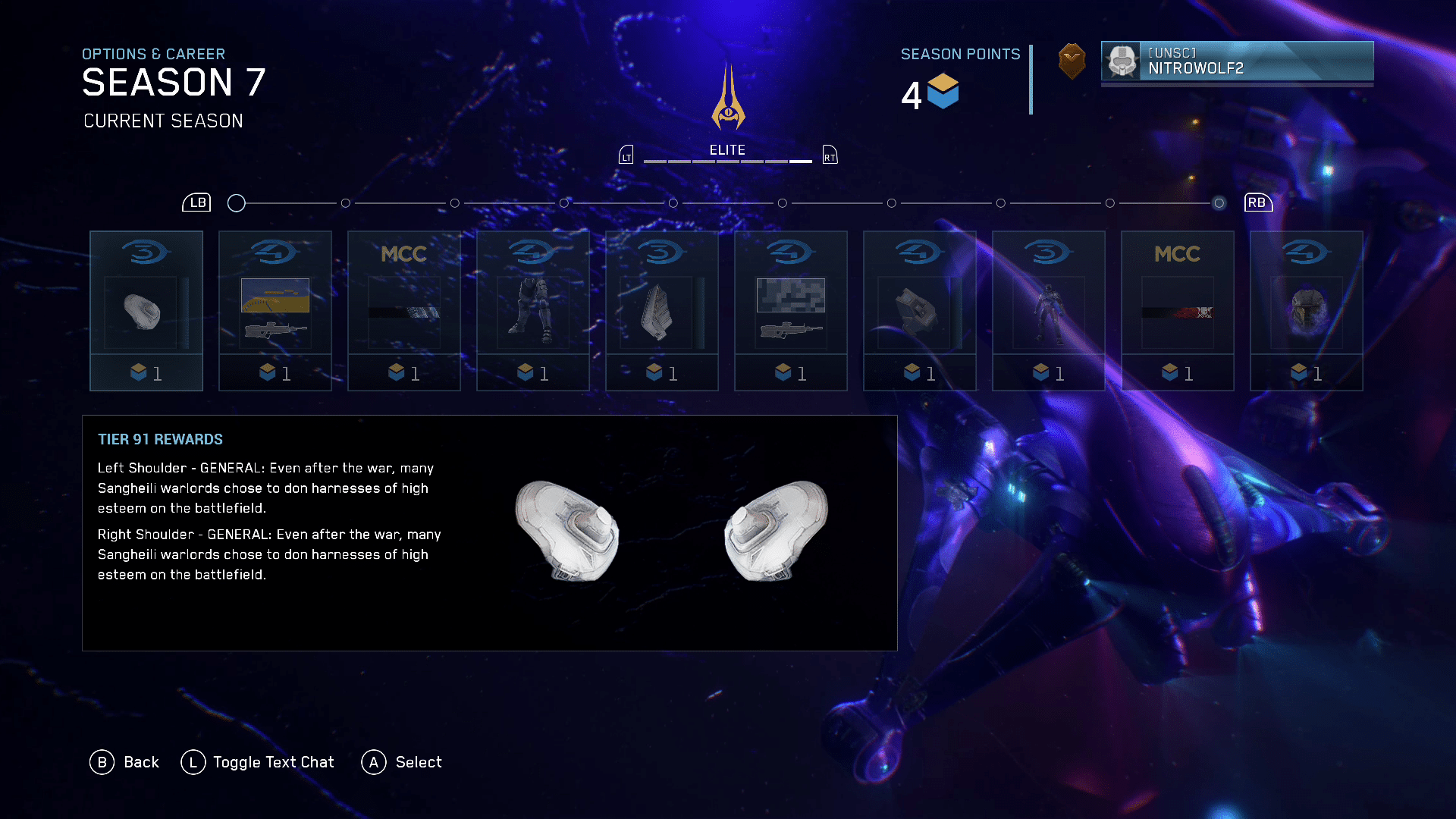The width and height of the screenshot is (1456, 819).
Task: Jump to the last tier page marker
Action: coord(1219,203)
